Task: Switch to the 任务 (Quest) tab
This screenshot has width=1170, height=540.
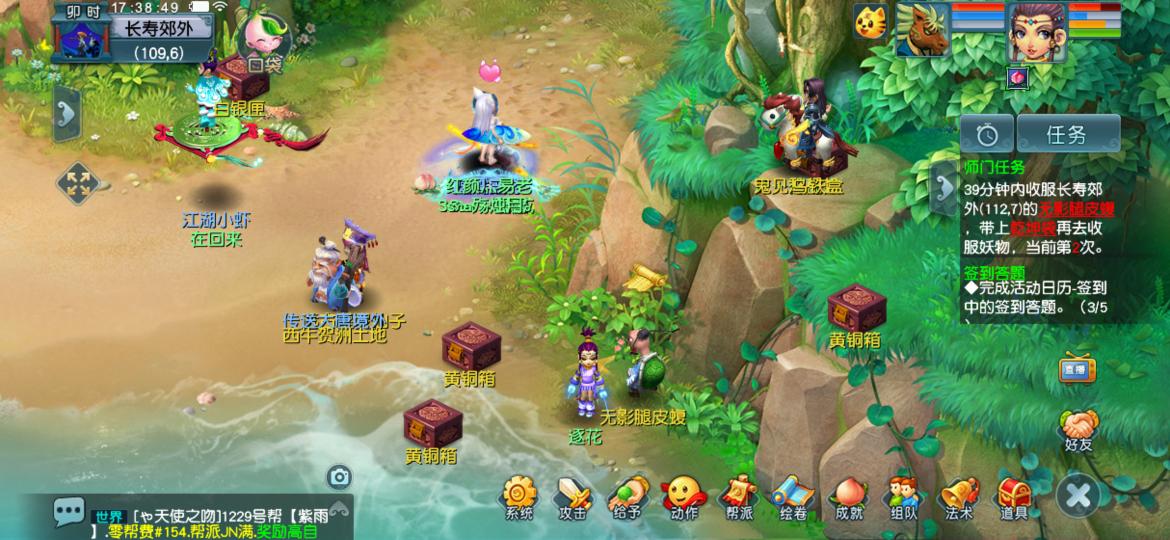Action: pos(1067,134)
